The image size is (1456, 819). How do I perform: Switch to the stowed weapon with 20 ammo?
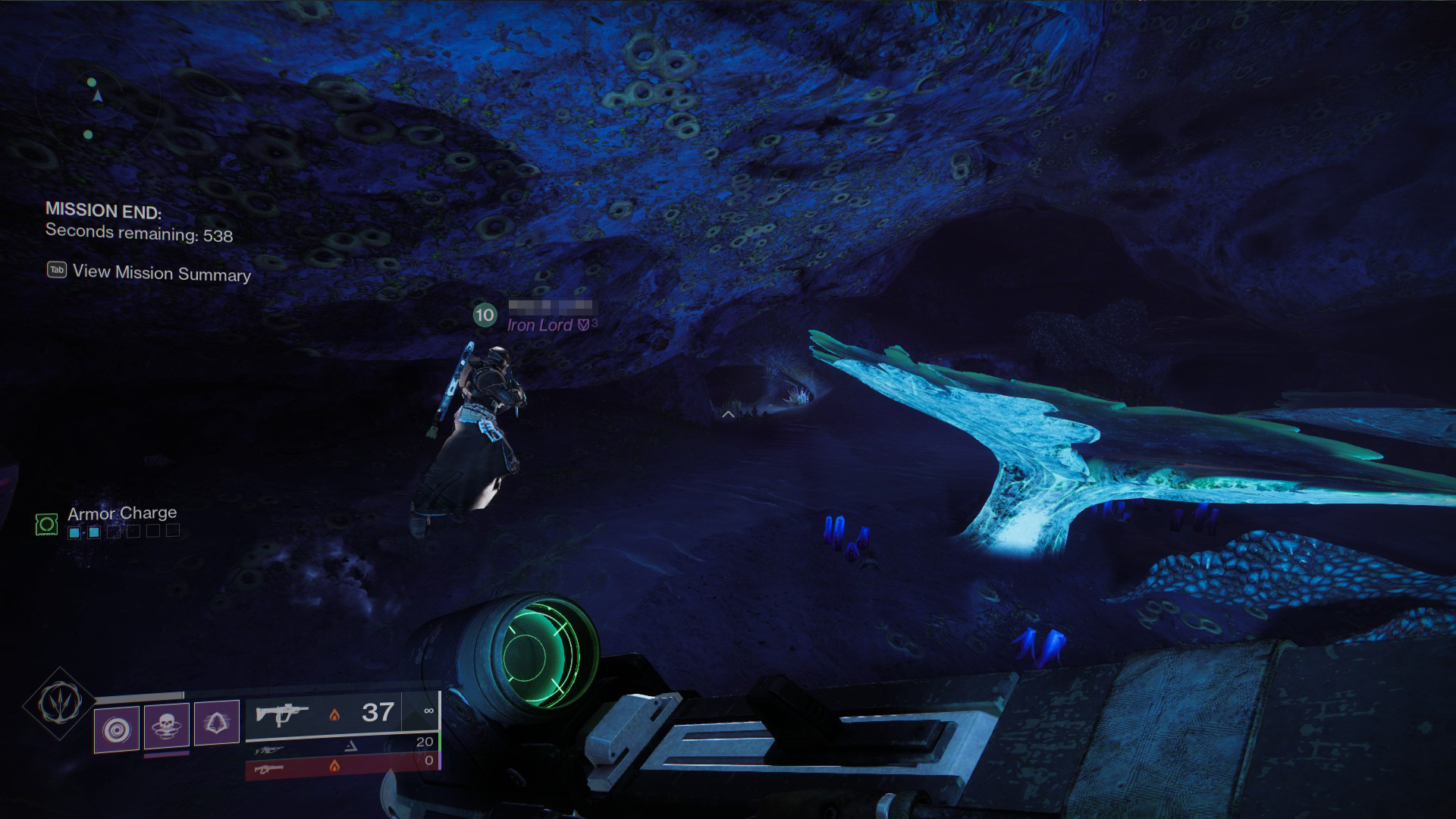click(x=341, y=747)
